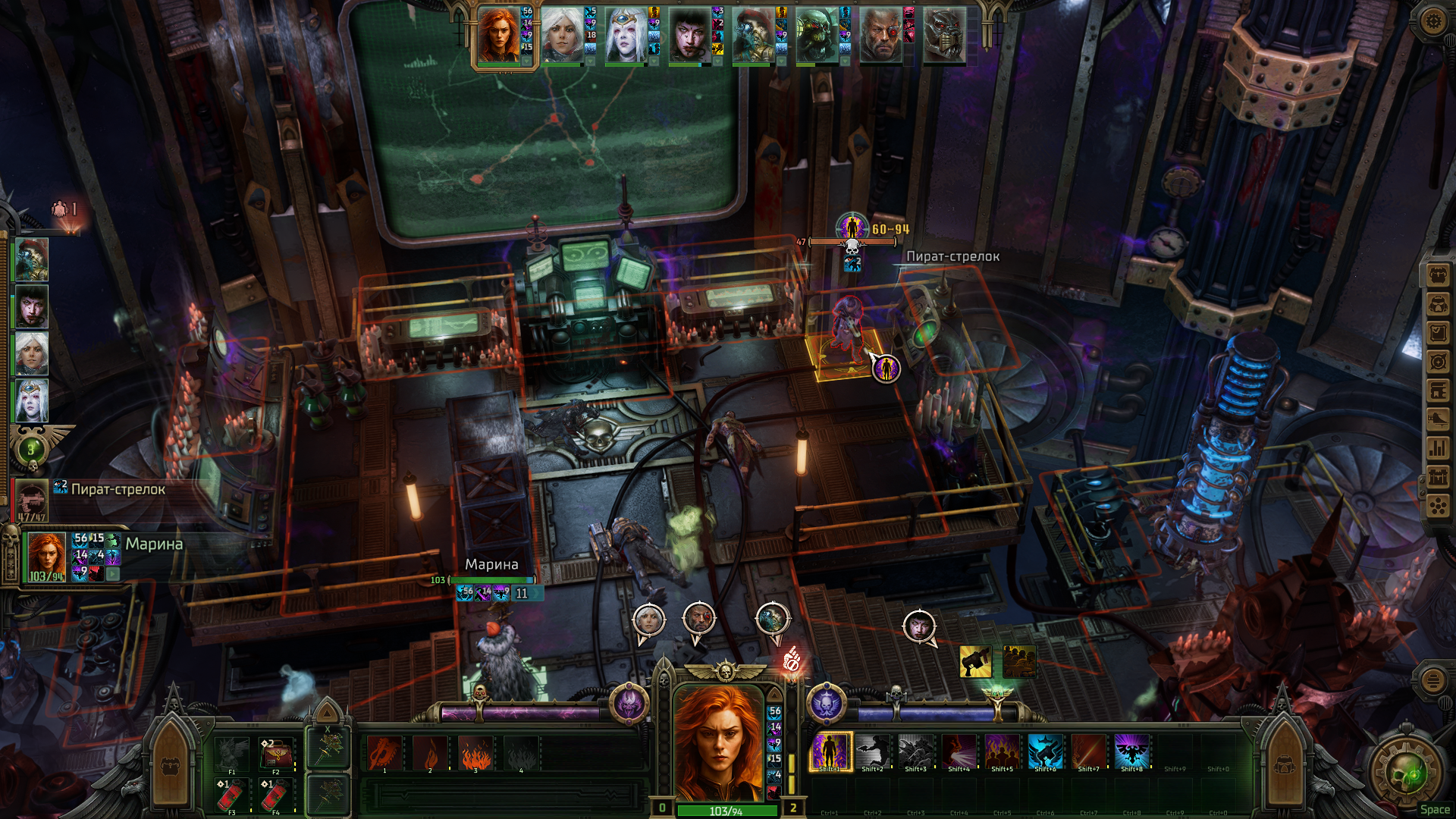Open the bar chart side button

pyautogui.click(x=1438, y=448)
